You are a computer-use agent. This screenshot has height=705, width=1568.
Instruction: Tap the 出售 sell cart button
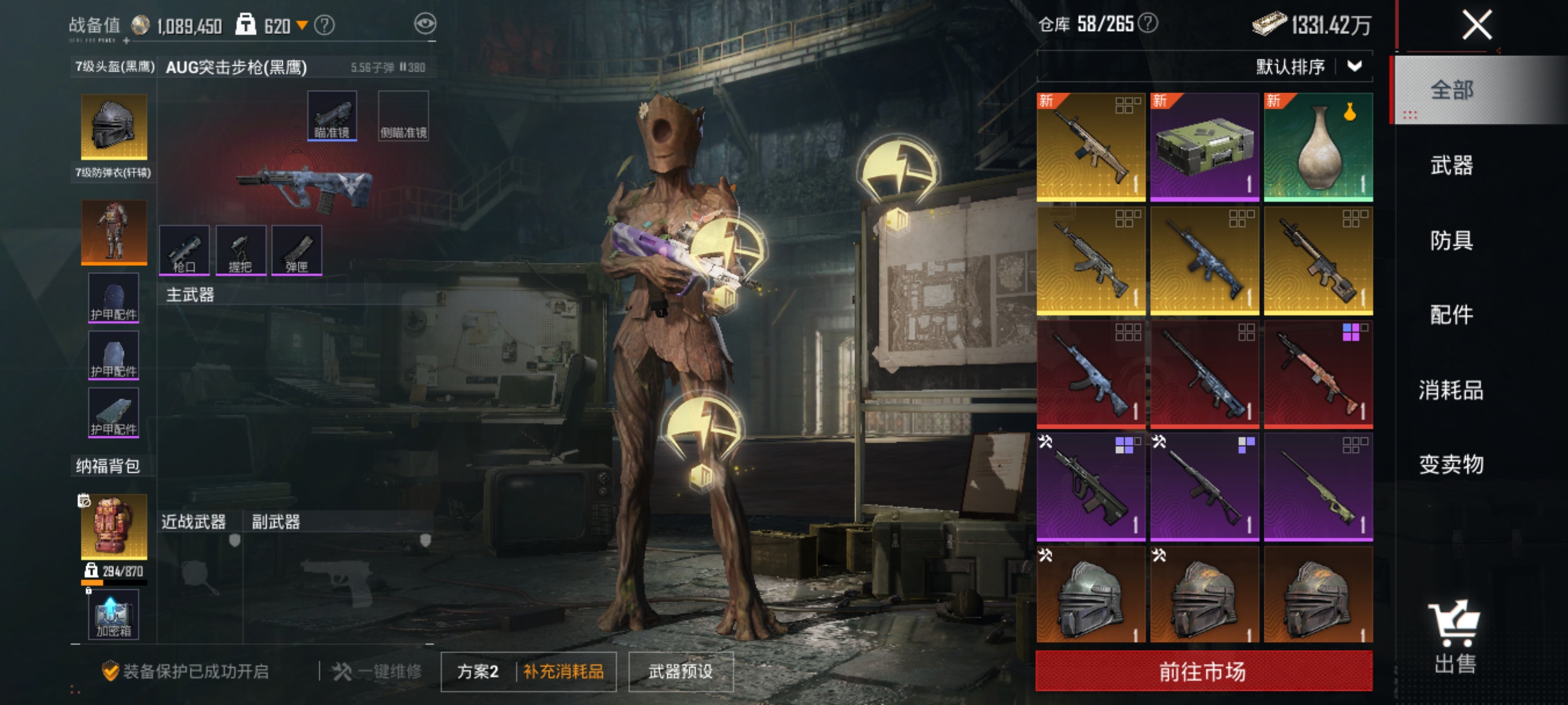click(1455, 636)
